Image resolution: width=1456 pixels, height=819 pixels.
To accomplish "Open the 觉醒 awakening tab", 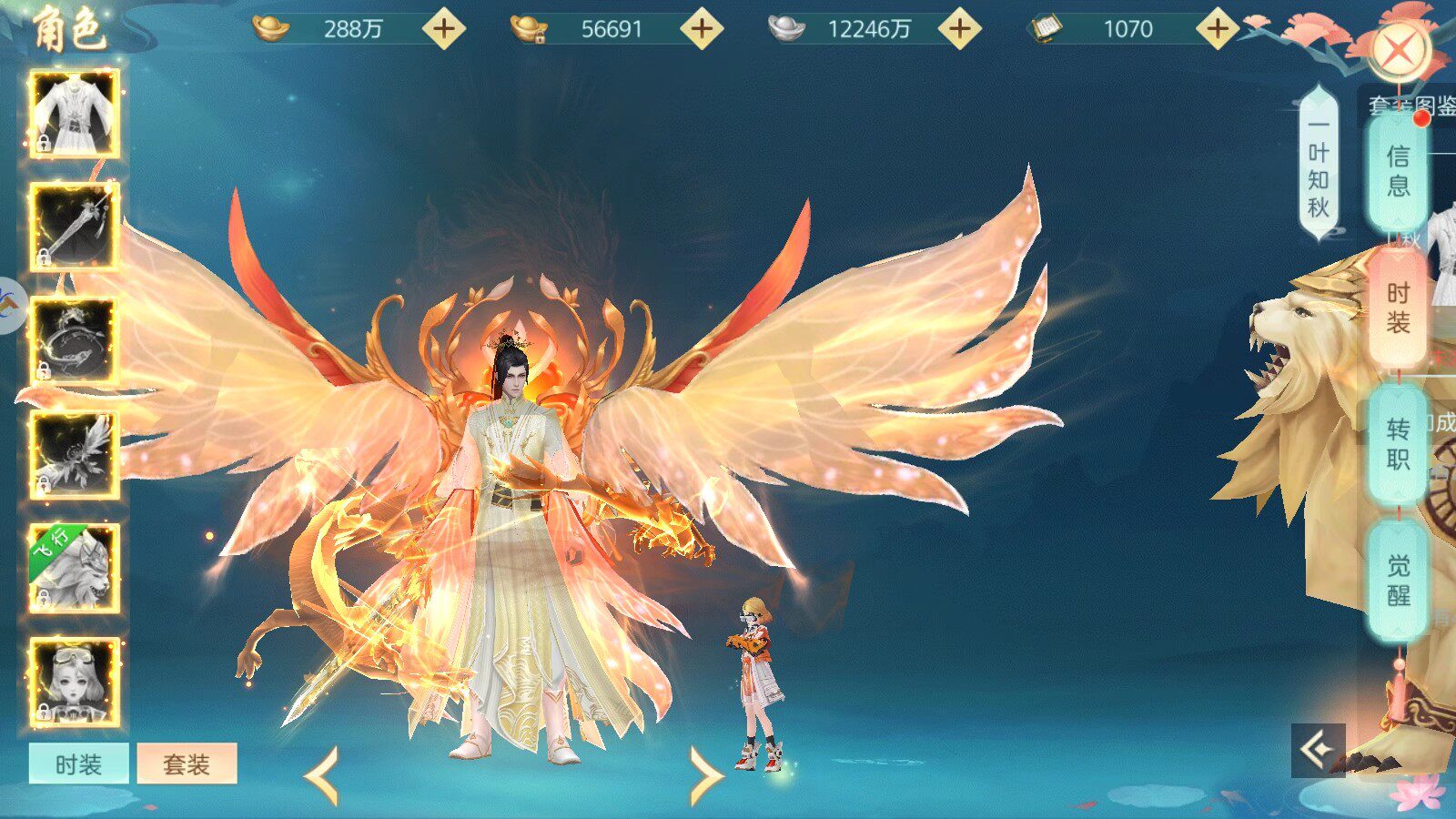I will point(1398,581).
